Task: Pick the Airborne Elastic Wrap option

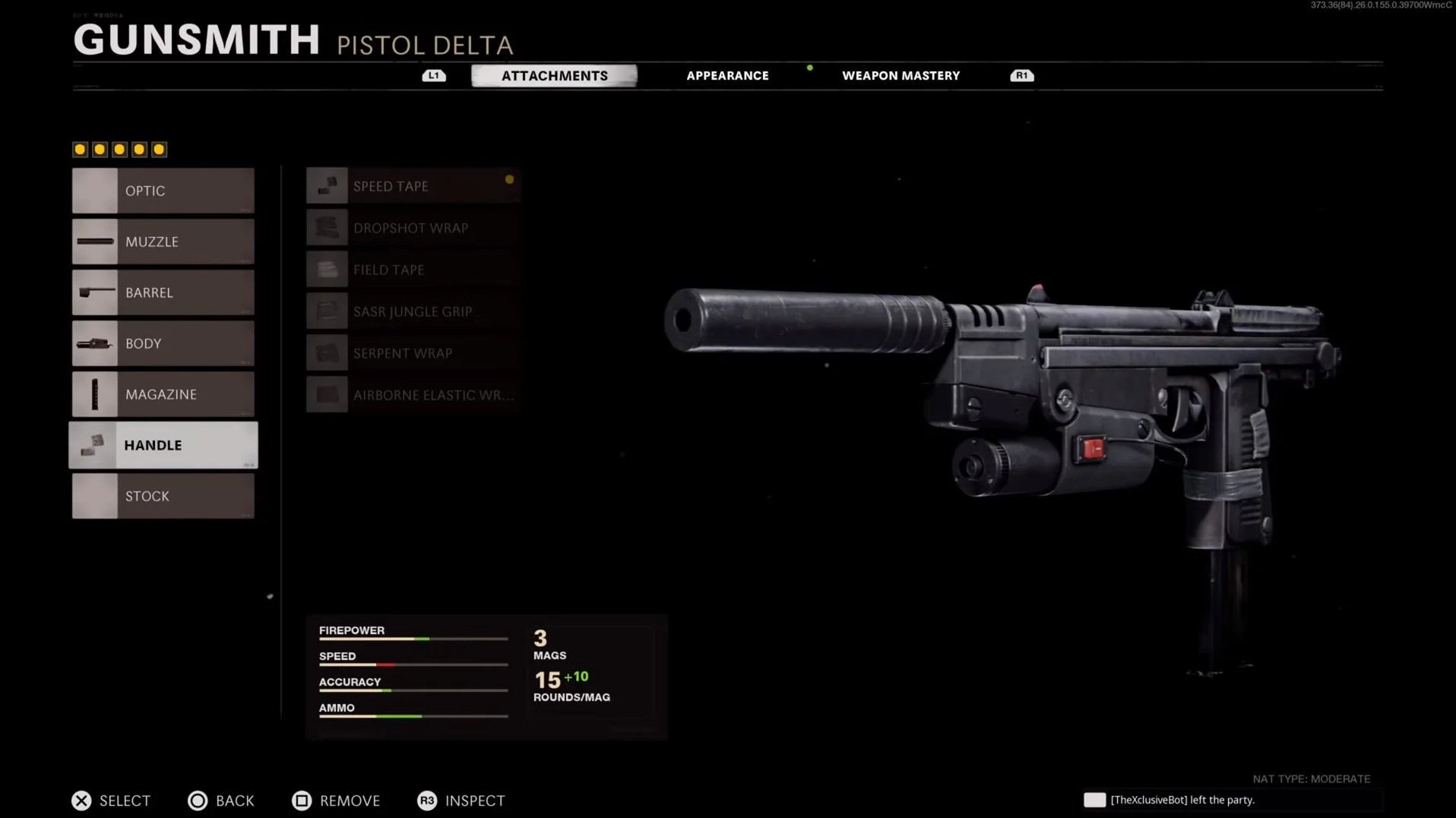Action: [413, 395]
